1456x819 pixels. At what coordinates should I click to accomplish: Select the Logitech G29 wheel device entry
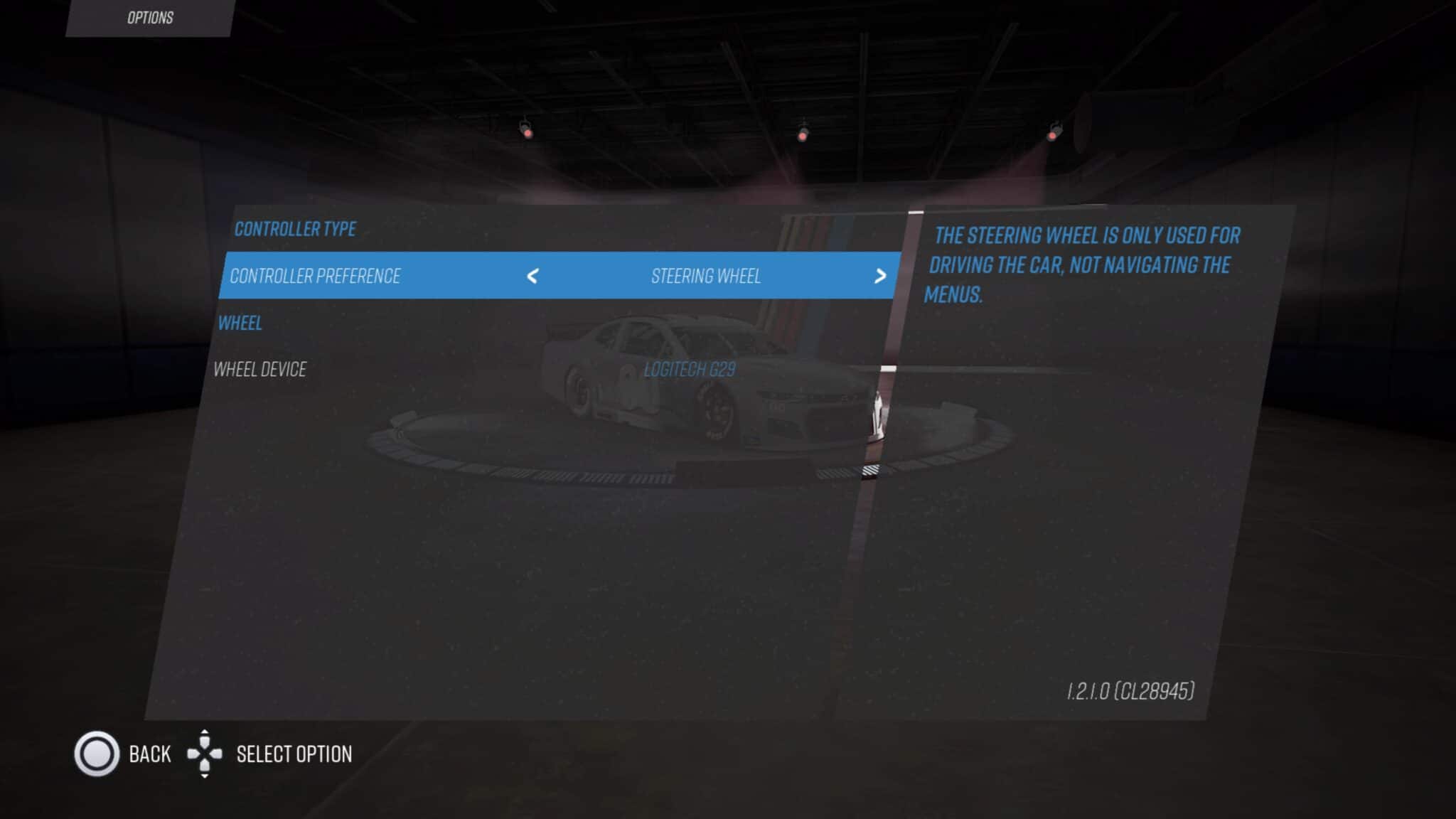688,369
